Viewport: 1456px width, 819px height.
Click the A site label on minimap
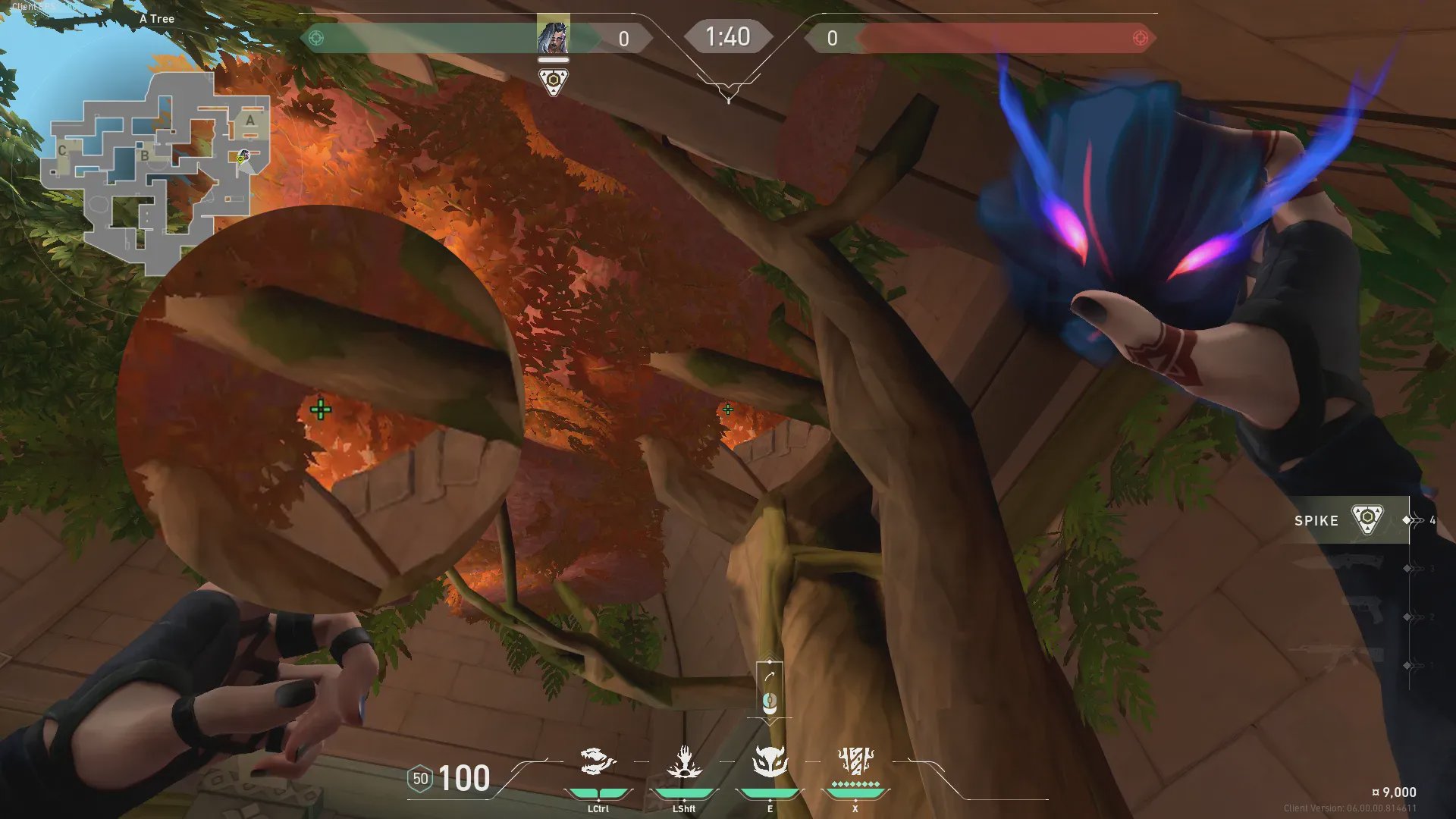pos(250,121)
